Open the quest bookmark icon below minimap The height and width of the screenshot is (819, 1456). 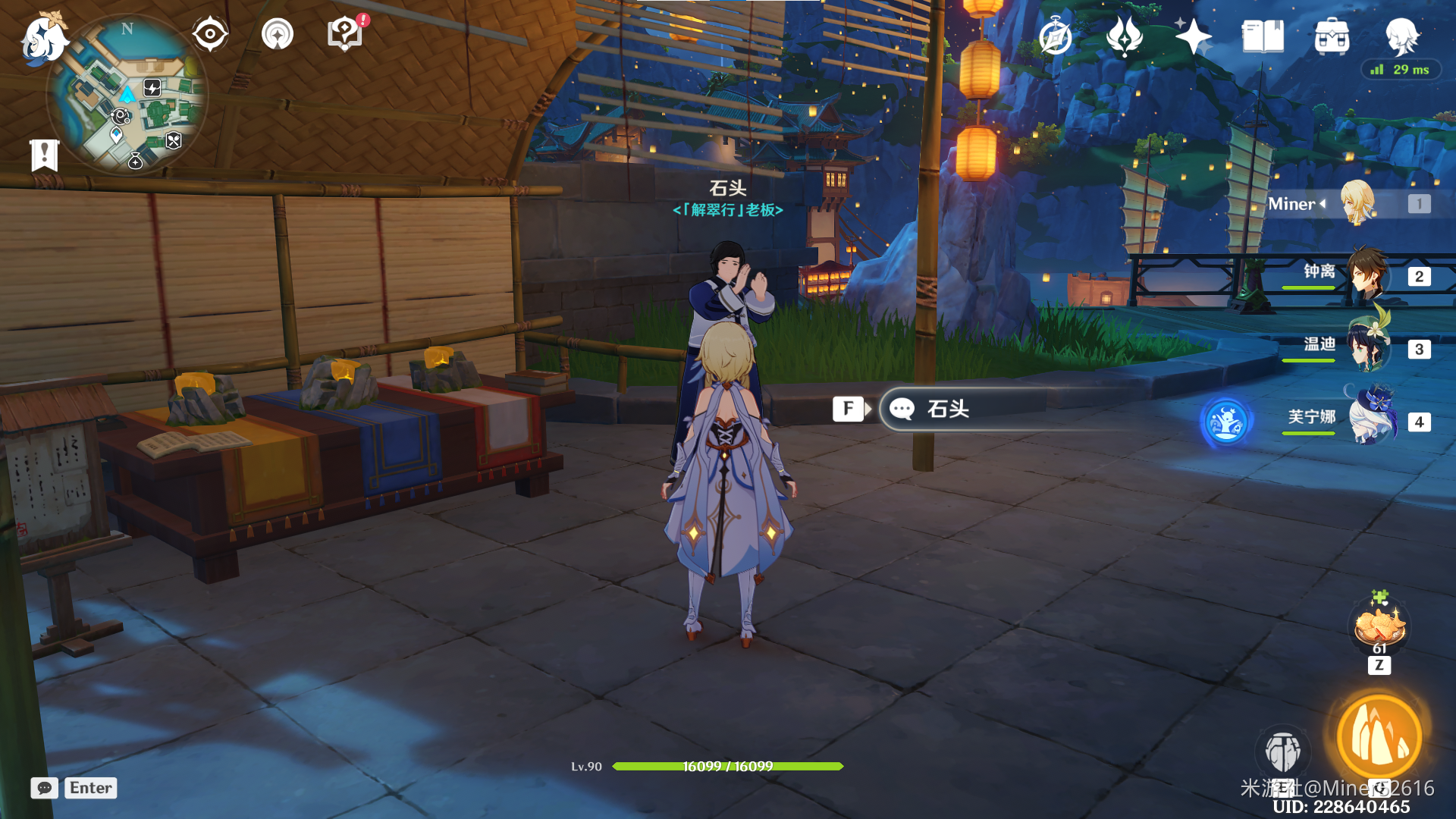pos(44,155)
